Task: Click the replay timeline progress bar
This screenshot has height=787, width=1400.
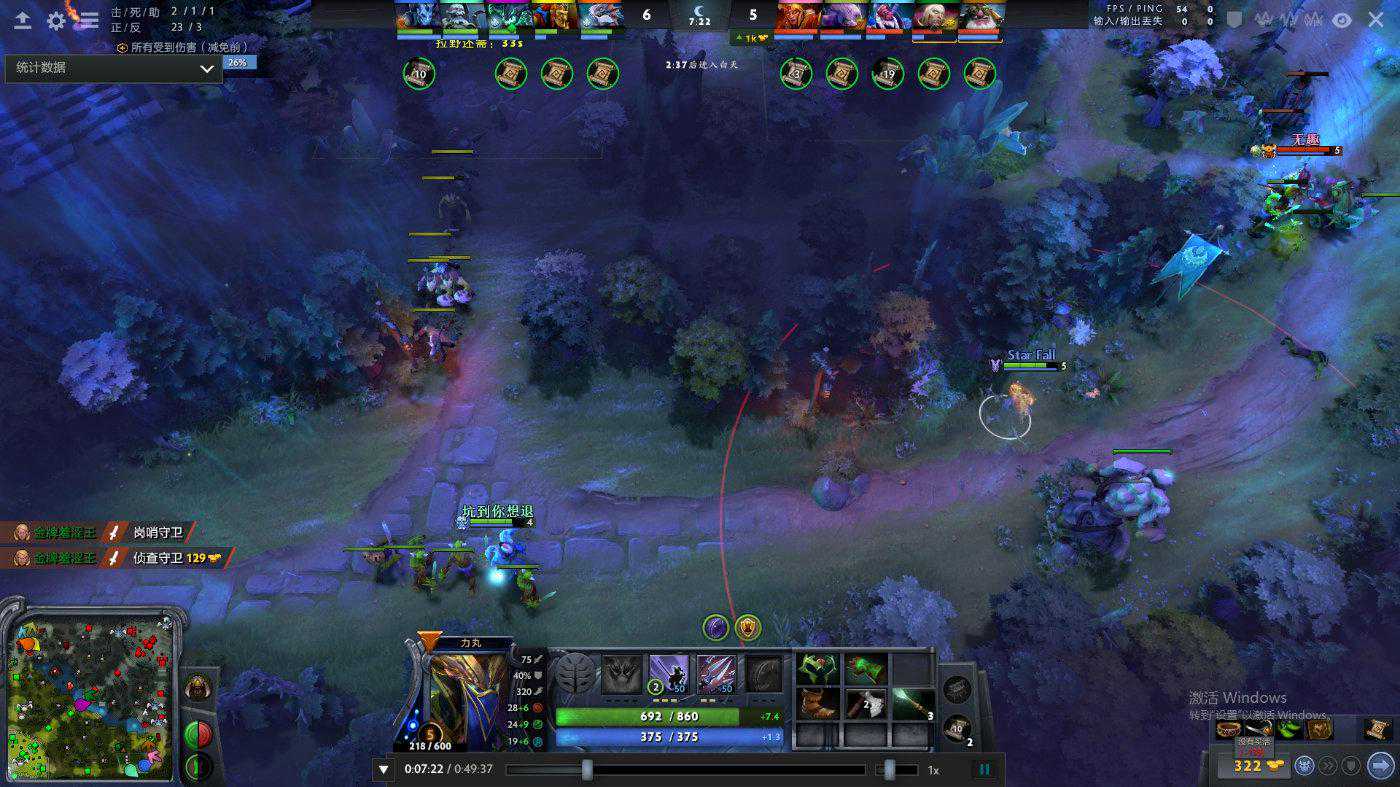Action: 685,770
